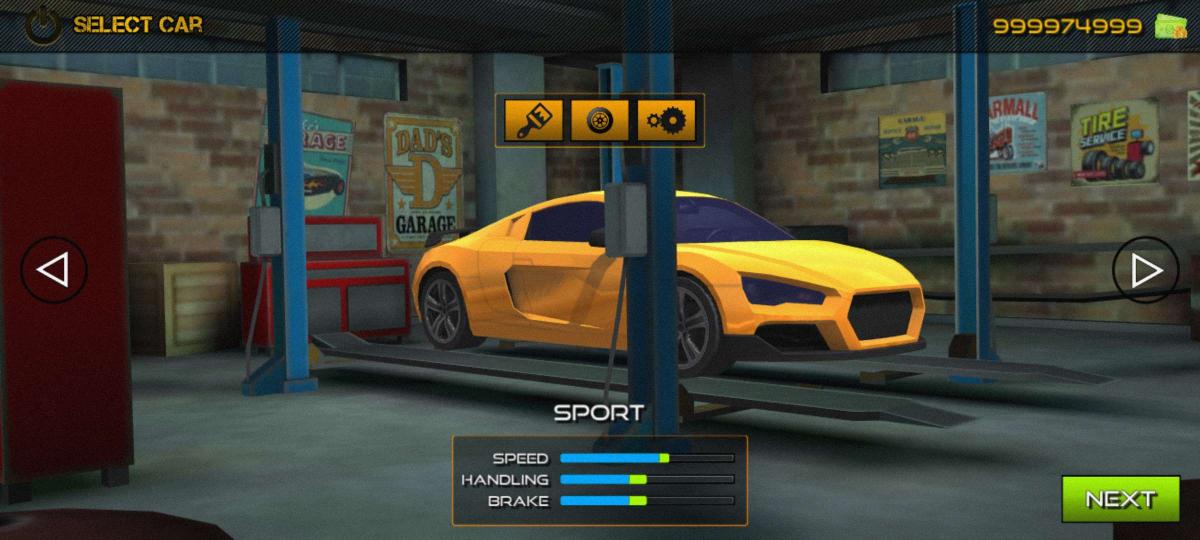Confirm car with the green Next button
Image resolution: width=1200 pixels, height=540 pixels.
1120,499
